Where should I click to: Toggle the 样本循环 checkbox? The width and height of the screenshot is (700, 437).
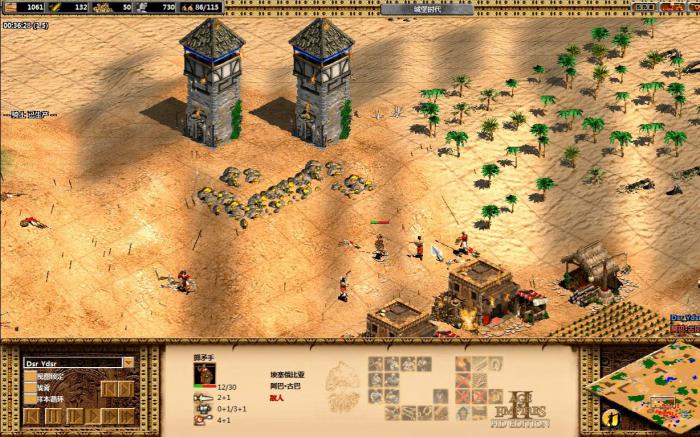pyautogui.click(x=30, y=399)
